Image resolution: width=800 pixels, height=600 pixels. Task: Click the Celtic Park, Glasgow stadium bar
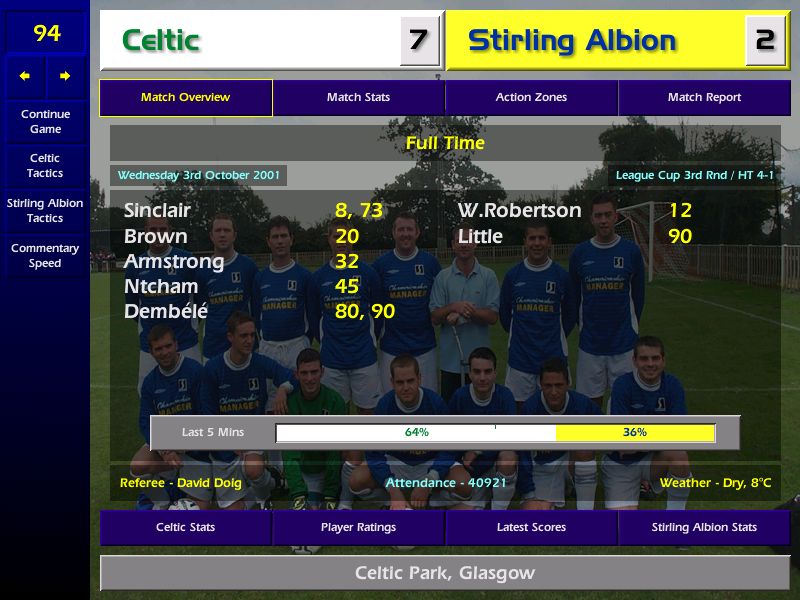pos(444,573)
